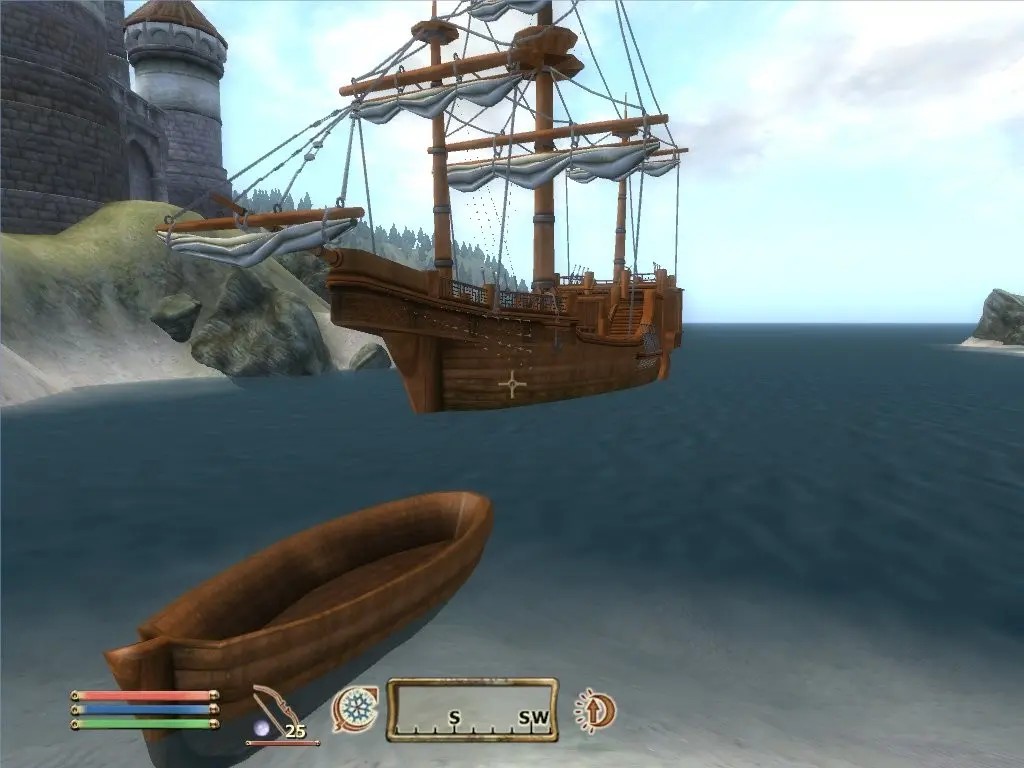This screenshot has width=1024, height=768.
Task: Select the active effect icon with upward arrow
Action: pos(596,711)
